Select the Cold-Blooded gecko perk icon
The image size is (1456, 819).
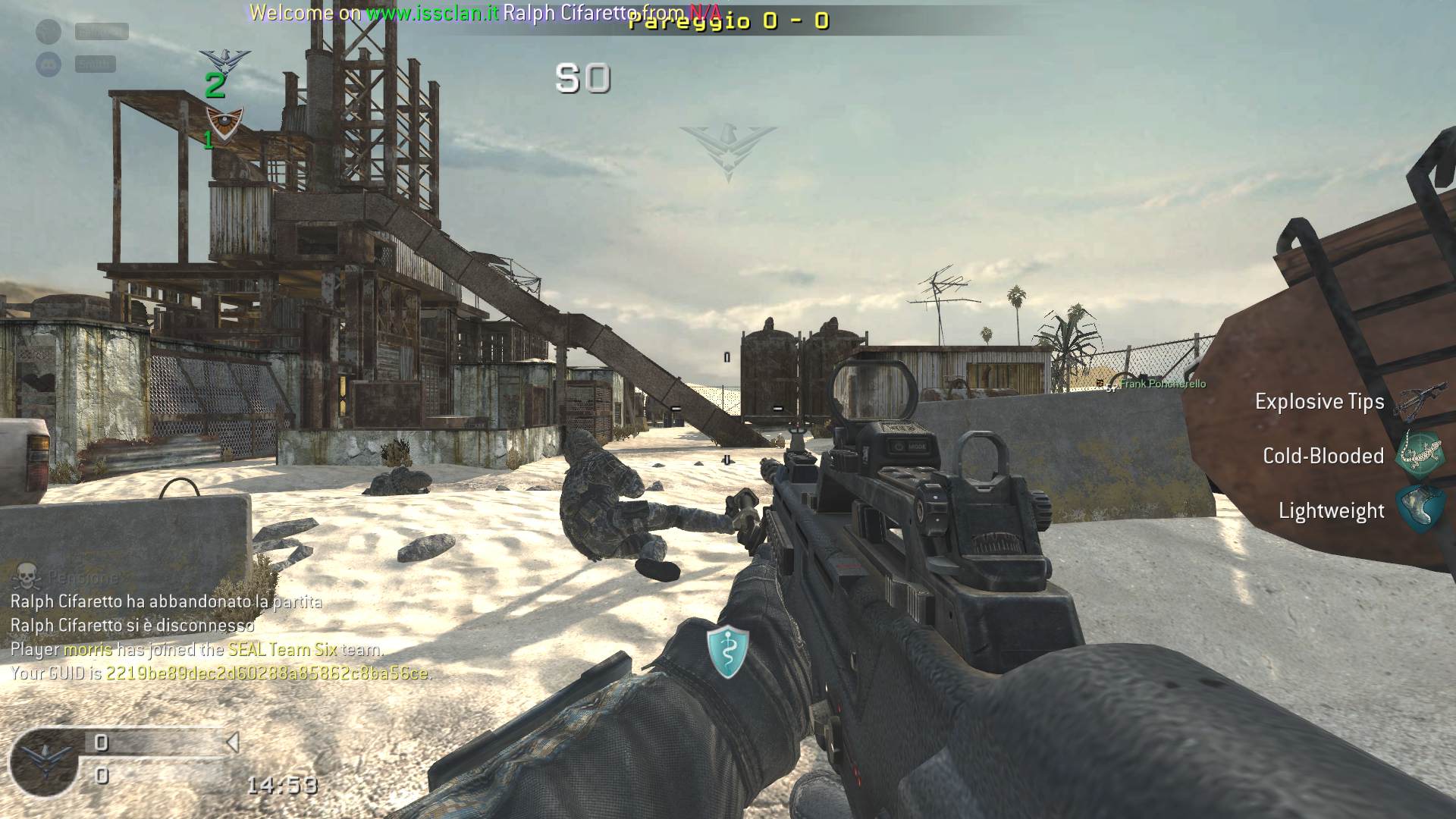click(1418, 455)
